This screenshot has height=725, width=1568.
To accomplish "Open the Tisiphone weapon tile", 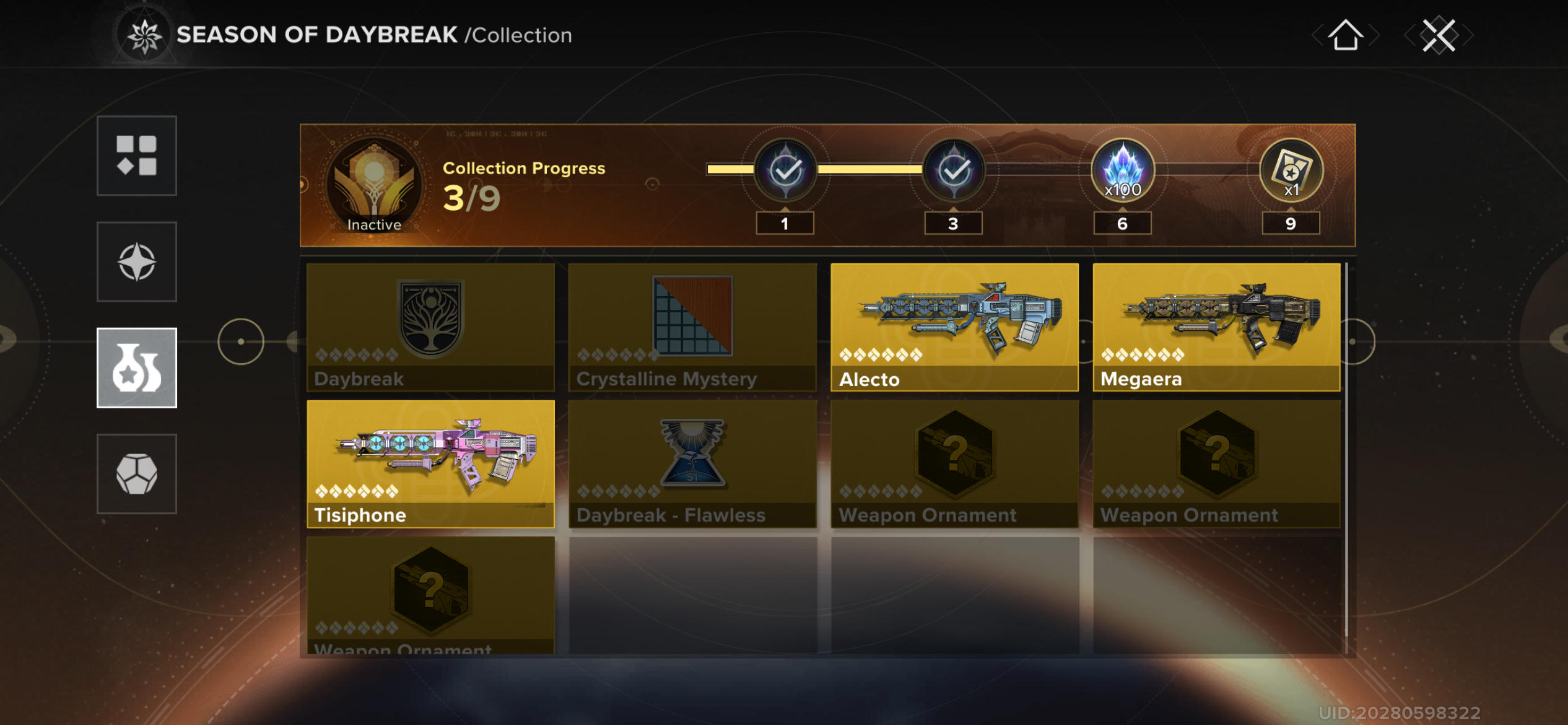I will 430,464.
